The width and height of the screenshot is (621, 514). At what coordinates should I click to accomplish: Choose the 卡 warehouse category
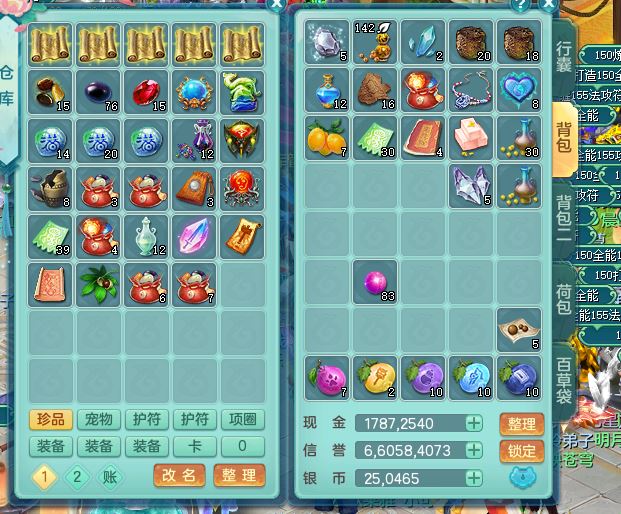[195, 447]
